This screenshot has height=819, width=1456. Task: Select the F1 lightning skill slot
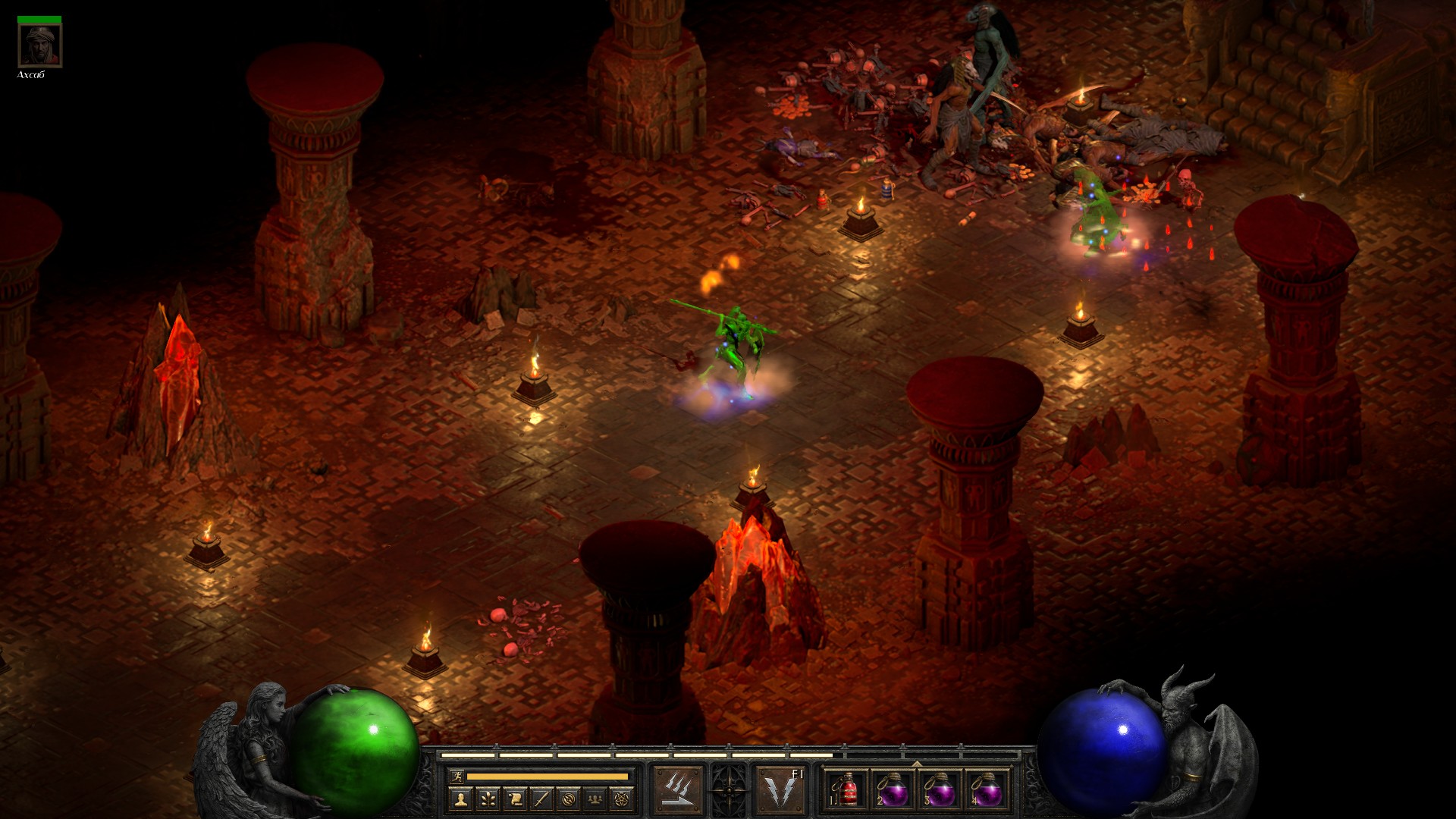[x=780, y=789]
